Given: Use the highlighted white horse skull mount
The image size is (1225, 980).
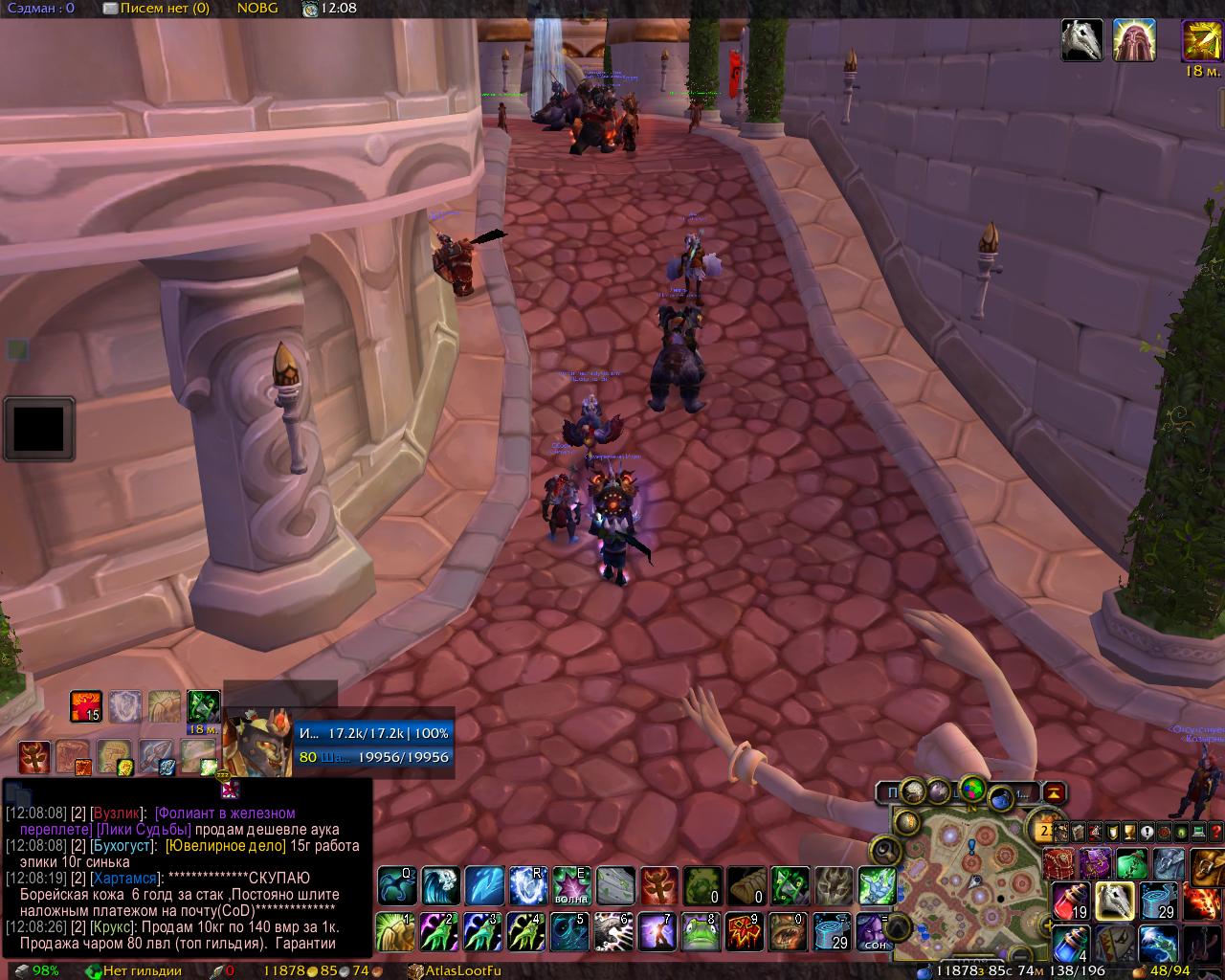Looking at the screenshot, I should tap(1115, 901).
